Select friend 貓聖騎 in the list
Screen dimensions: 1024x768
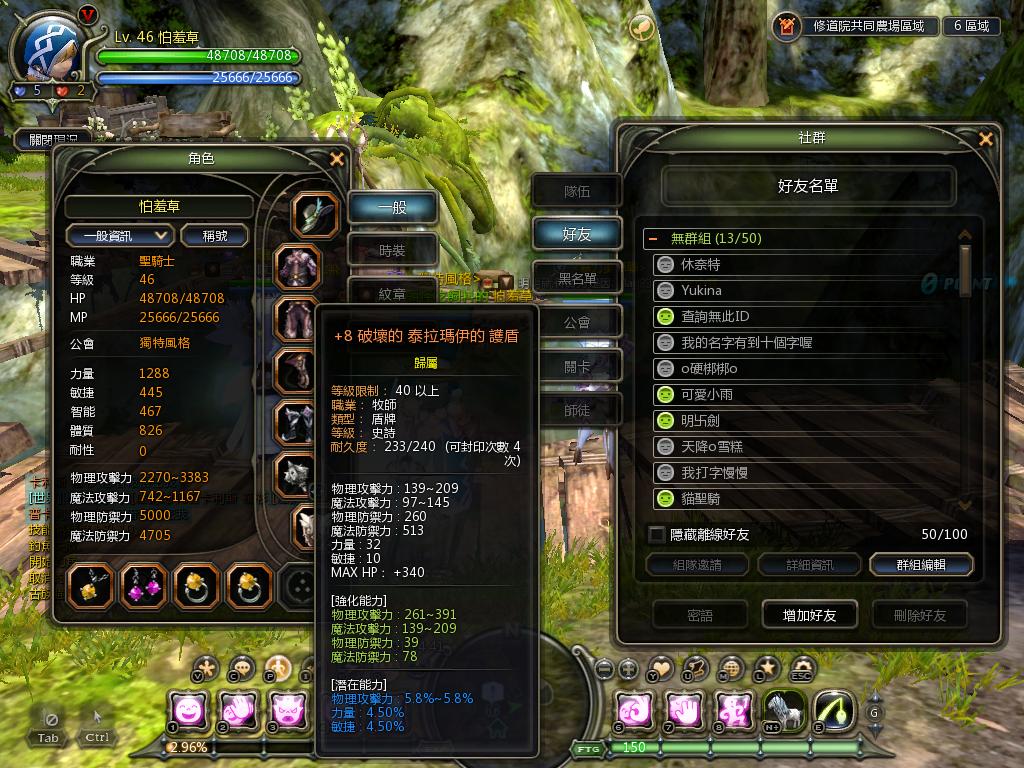point(700,498)
